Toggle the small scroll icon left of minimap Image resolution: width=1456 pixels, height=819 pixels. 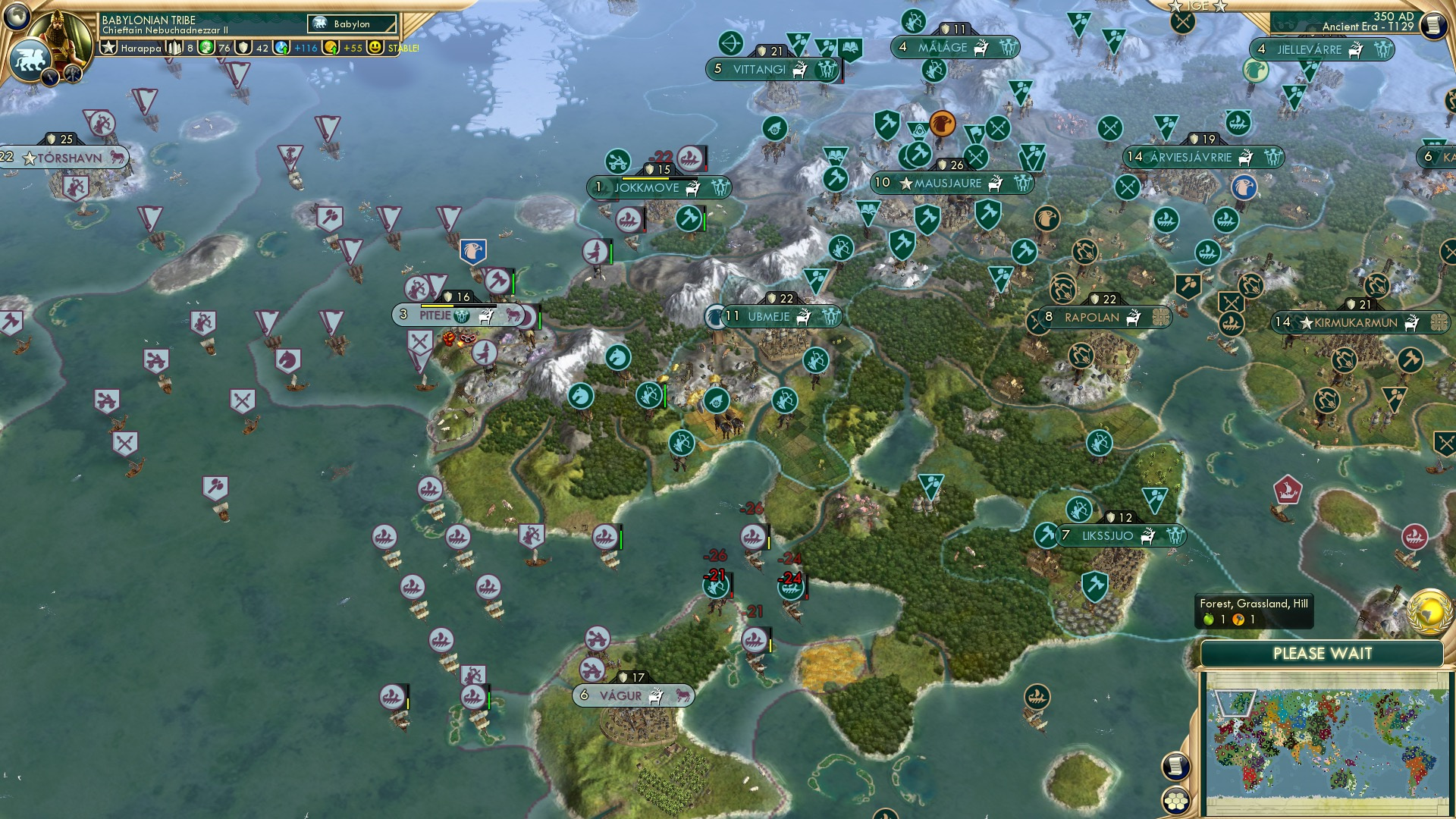(x=1176, y=766)
